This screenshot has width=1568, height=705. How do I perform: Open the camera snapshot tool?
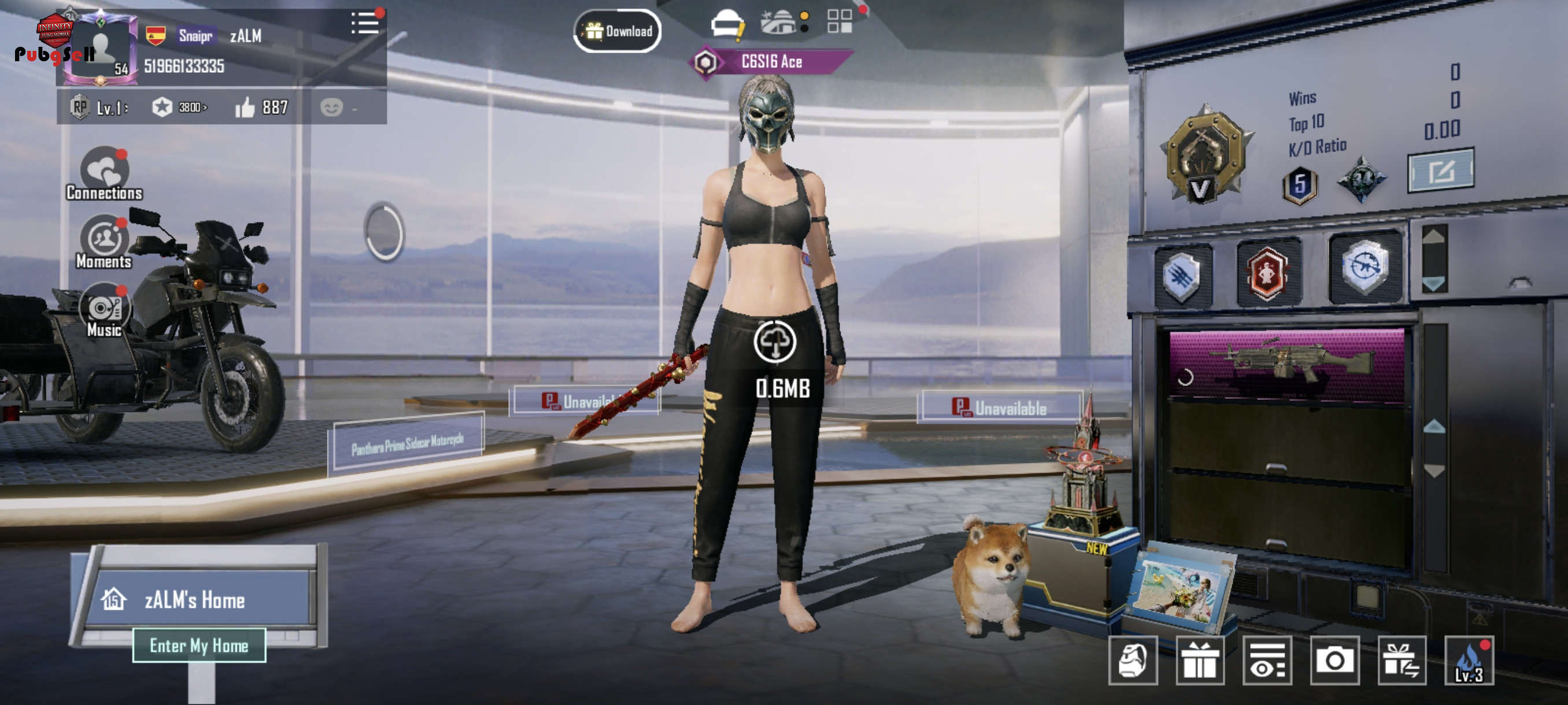1334,661
